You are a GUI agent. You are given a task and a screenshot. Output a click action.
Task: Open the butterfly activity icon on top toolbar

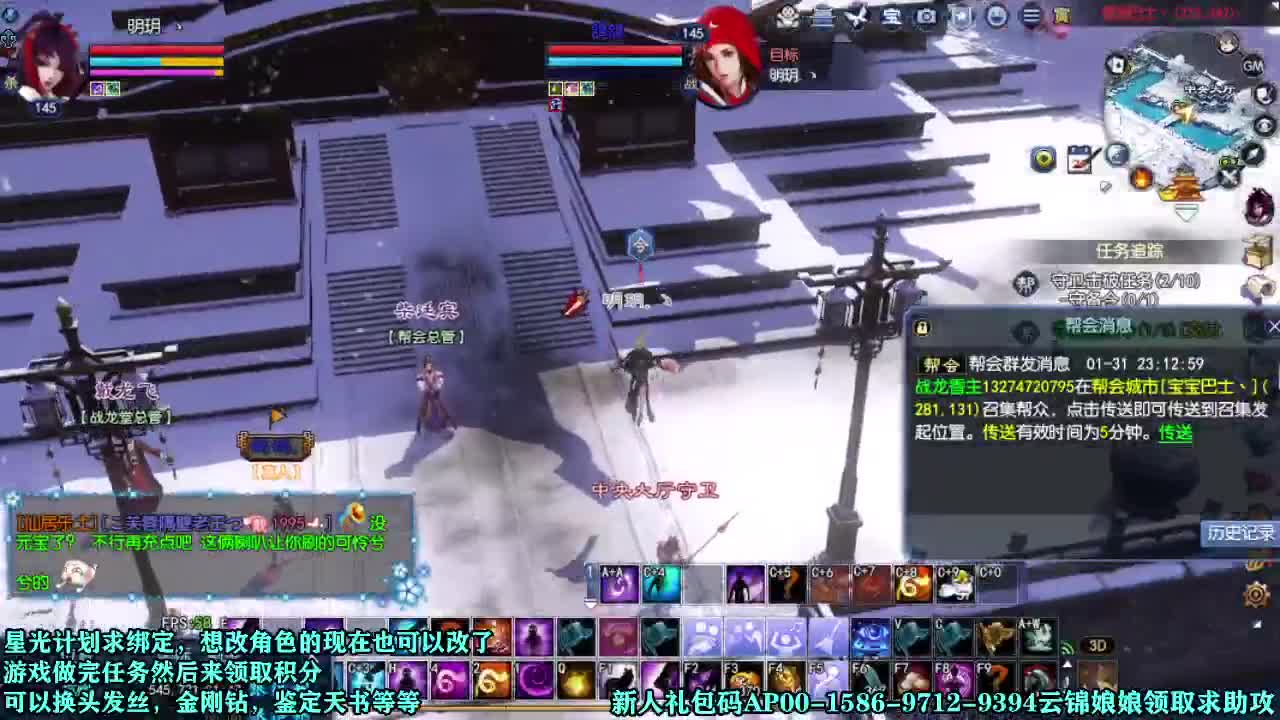(856, 16)
